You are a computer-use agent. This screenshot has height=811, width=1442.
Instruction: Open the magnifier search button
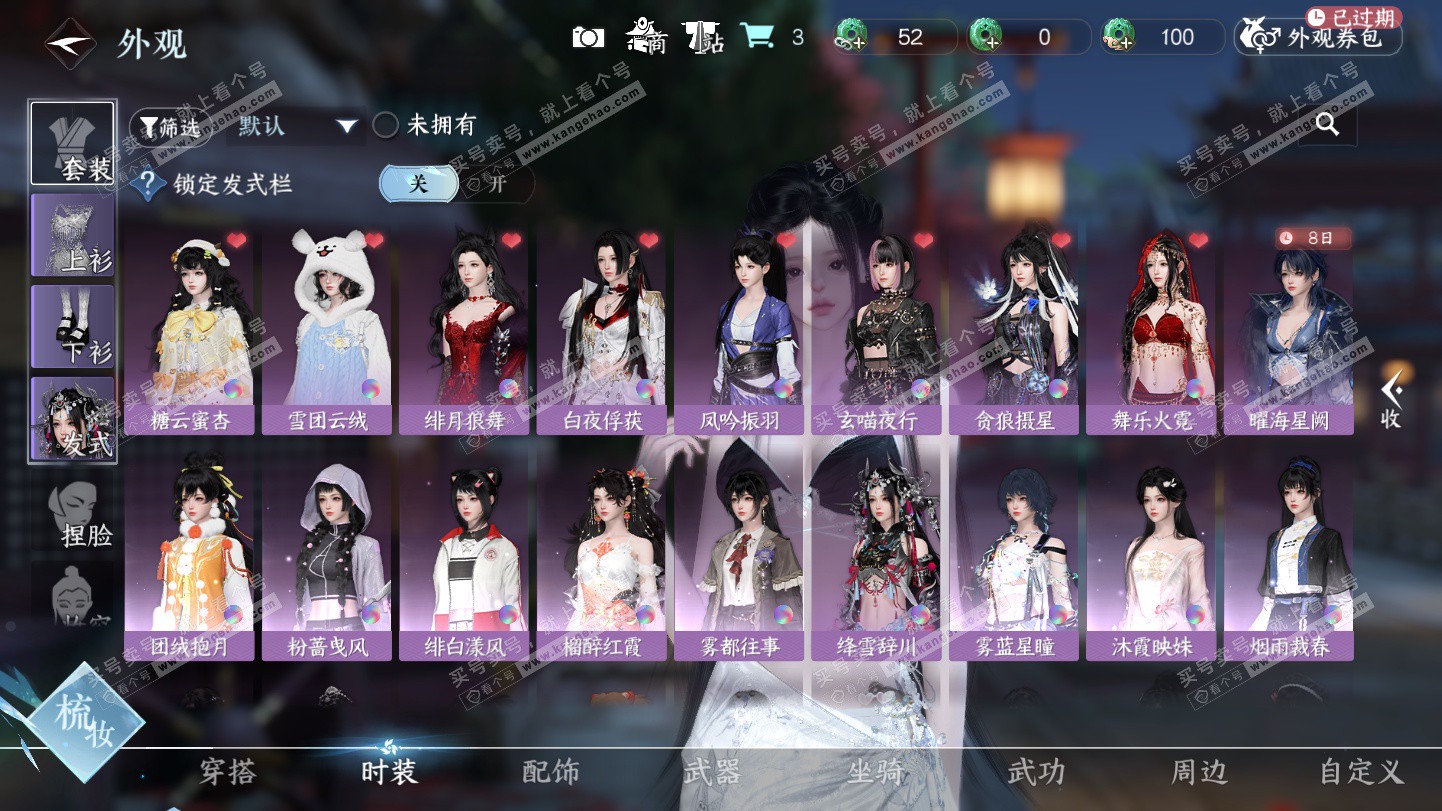[1327, 124]
